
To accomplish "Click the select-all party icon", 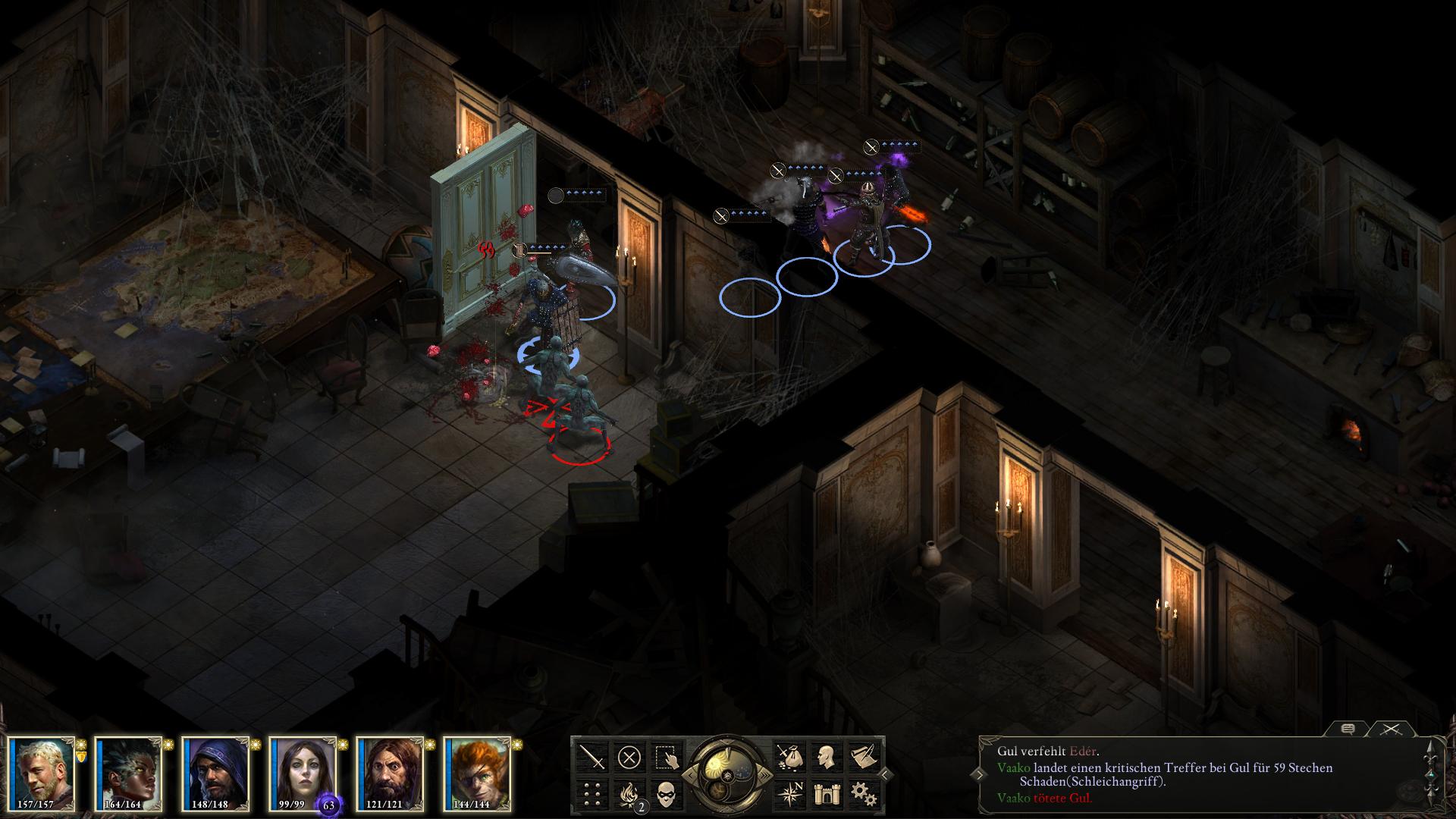I will [x=667, y=757].
